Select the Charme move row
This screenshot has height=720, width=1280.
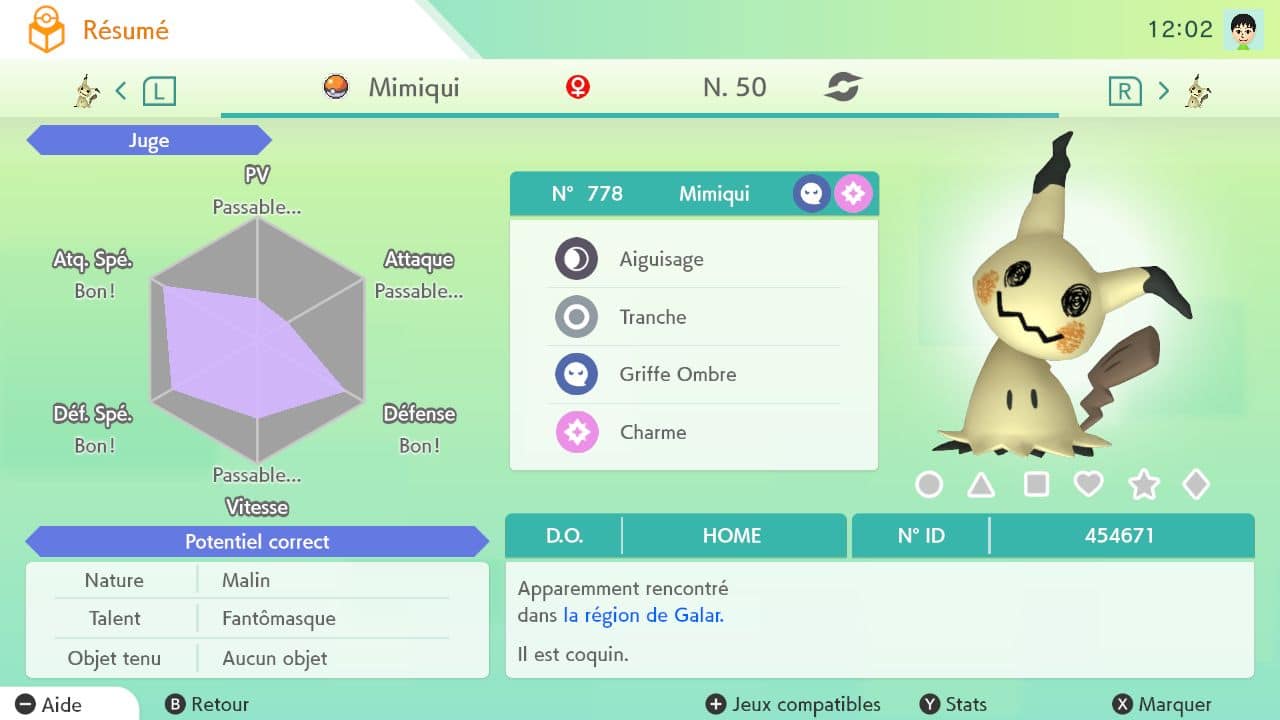point(693,433)
